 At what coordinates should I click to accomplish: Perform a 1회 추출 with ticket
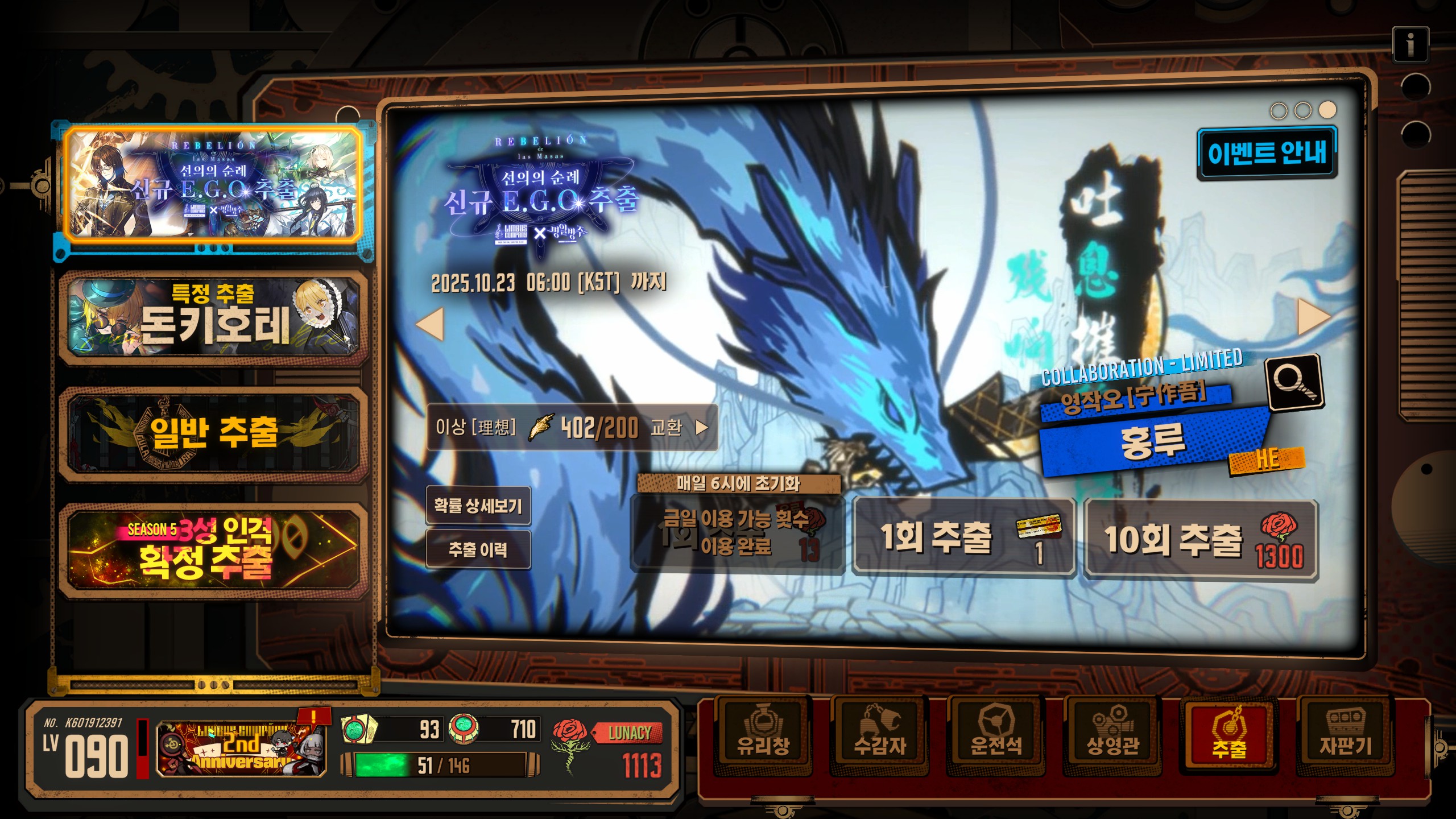[963, 538]
